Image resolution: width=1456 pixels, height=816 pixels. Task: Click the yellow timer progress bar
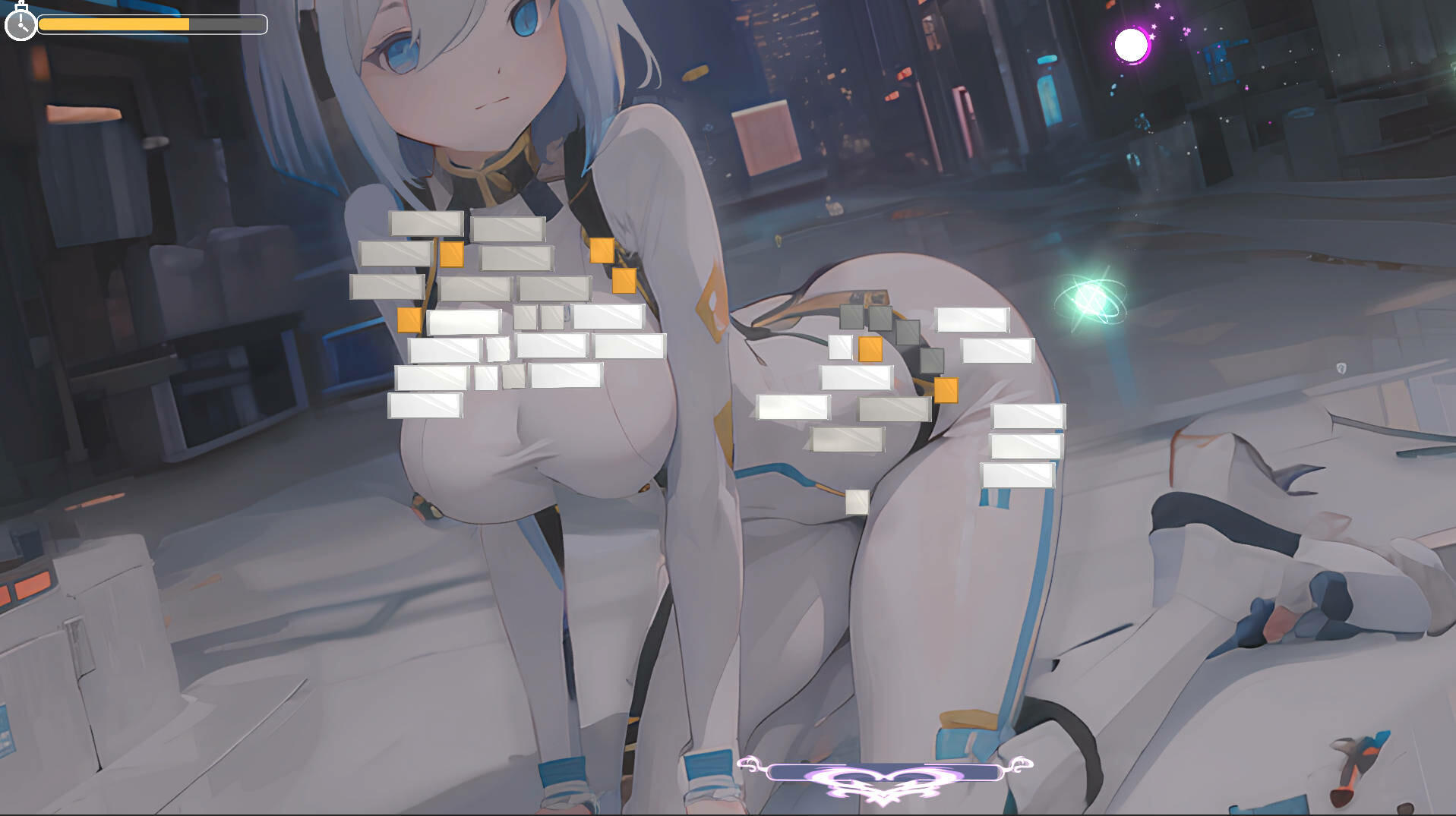[114, 24]
